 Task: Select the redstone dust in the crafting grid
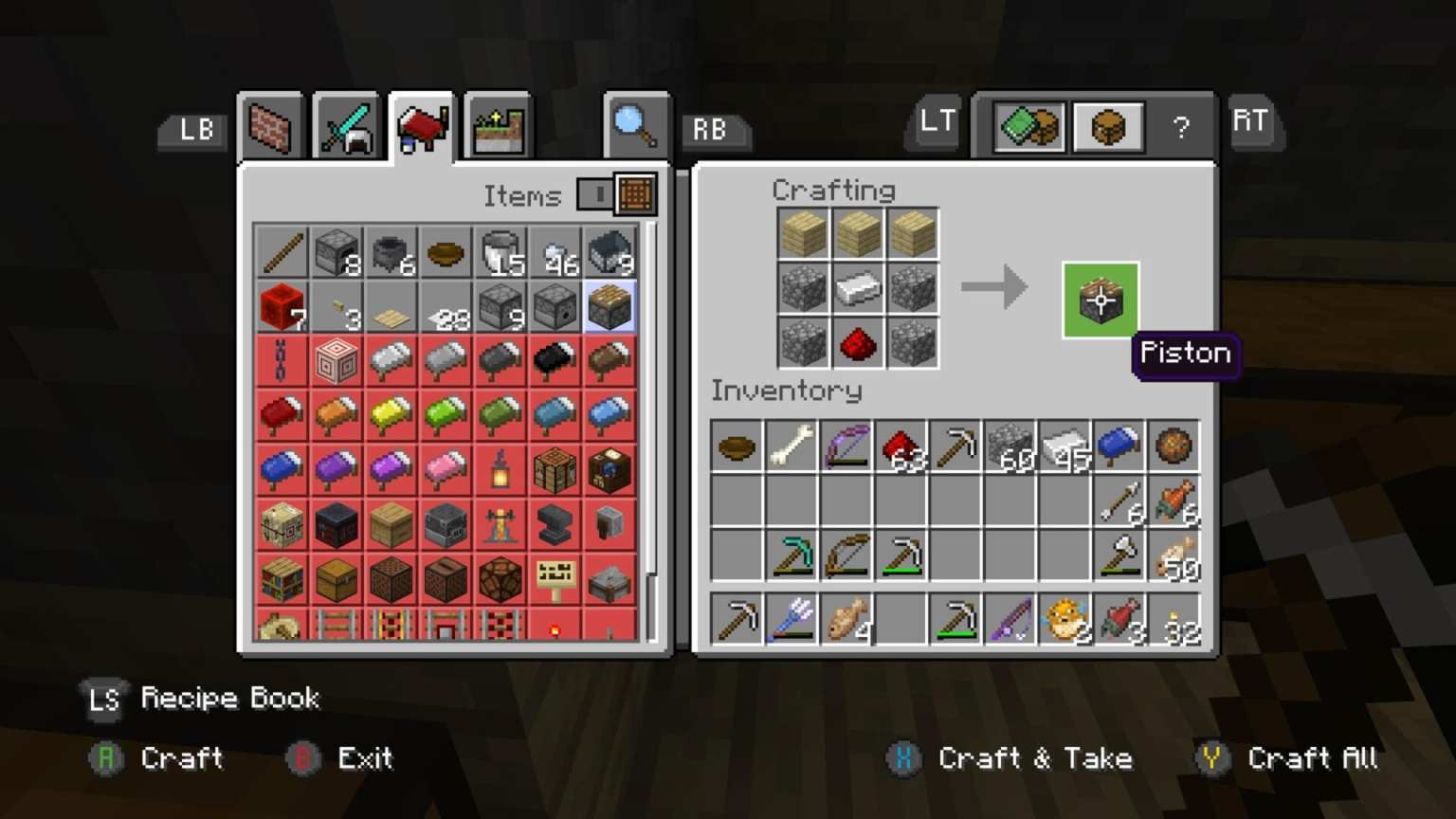pos(858,342)
